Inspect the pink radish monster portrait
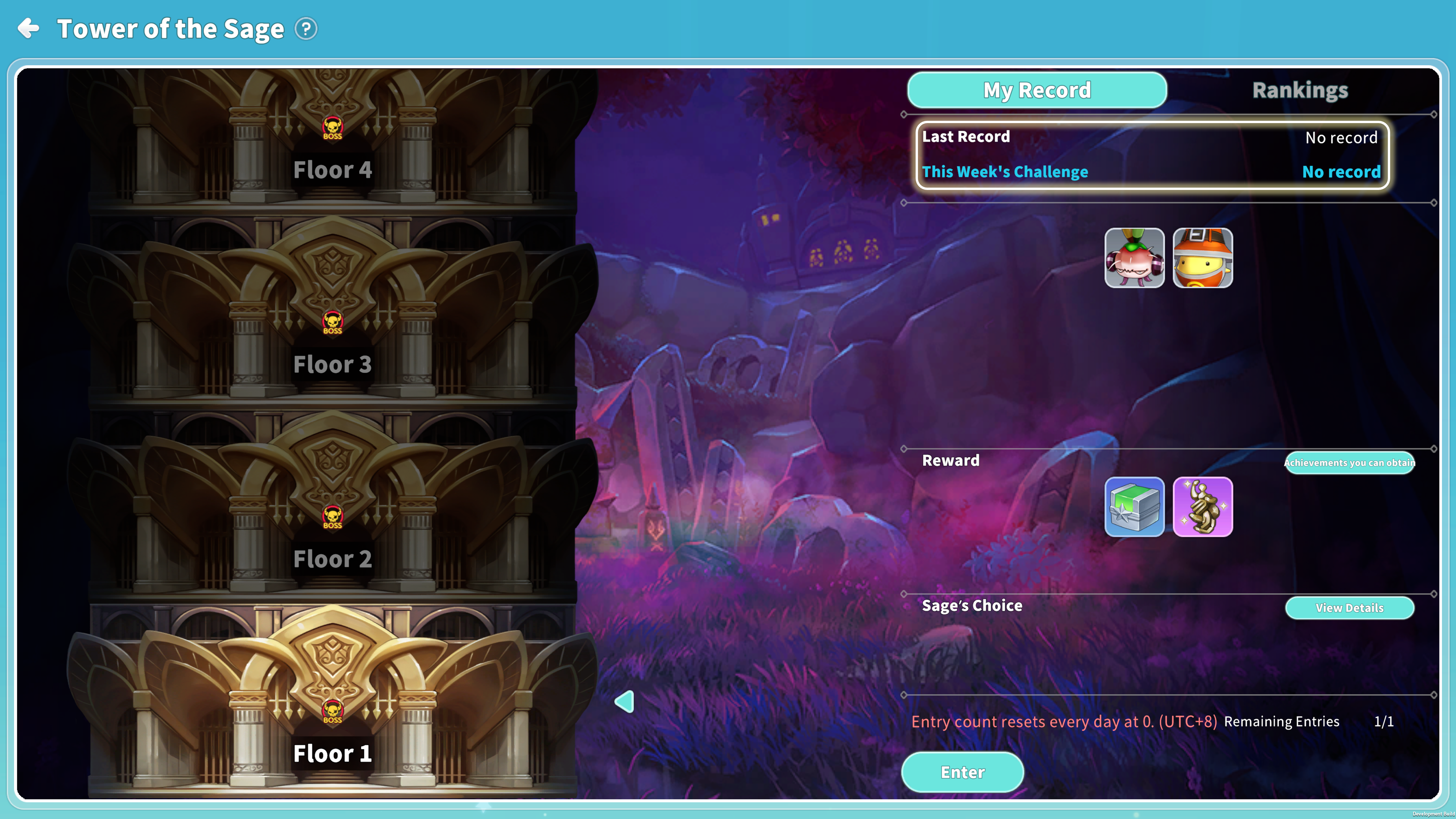This screenshot has height=819, width=1456. tap(1134, 258)
